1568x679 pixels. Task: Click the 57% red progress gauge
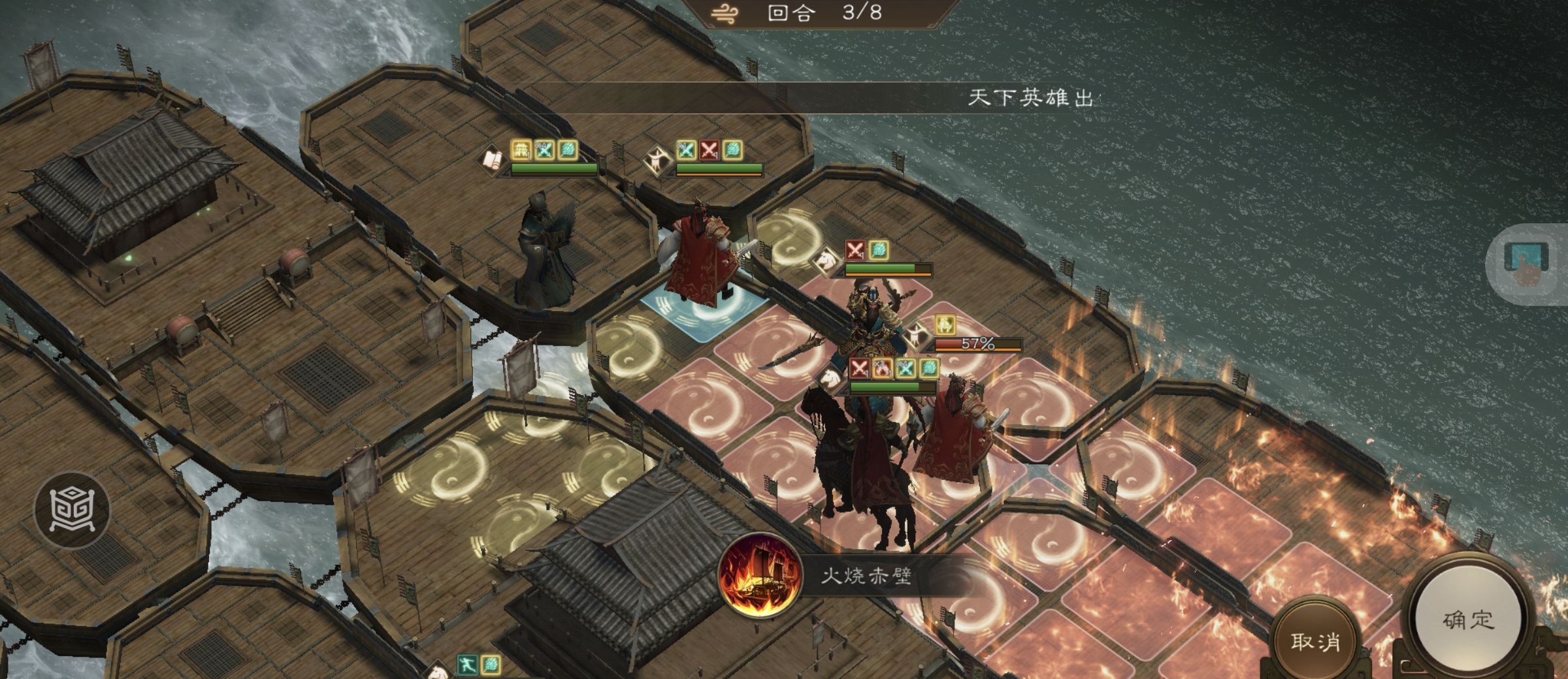click(977, 344)
